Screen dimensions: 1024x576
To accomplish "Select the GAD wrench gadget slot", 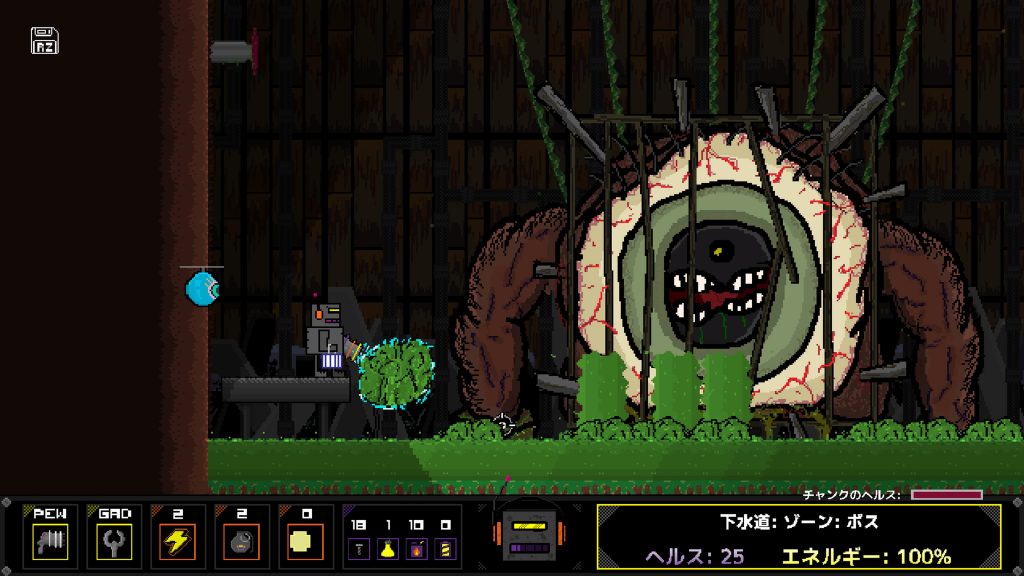I will [x=113, y=541].
